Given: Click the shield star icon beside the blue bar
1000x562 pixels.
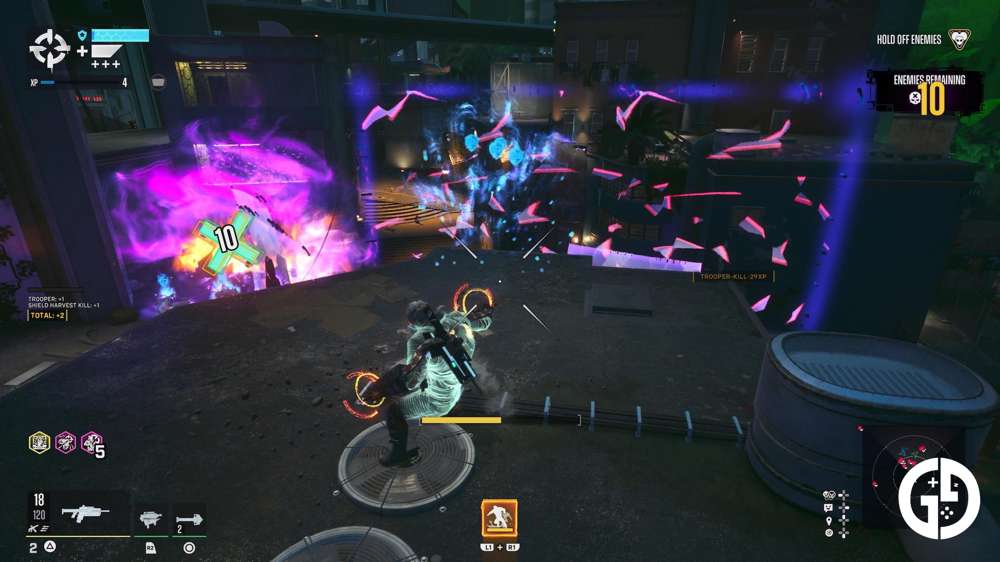Looking at the screenshot, I should click(82, 35).
